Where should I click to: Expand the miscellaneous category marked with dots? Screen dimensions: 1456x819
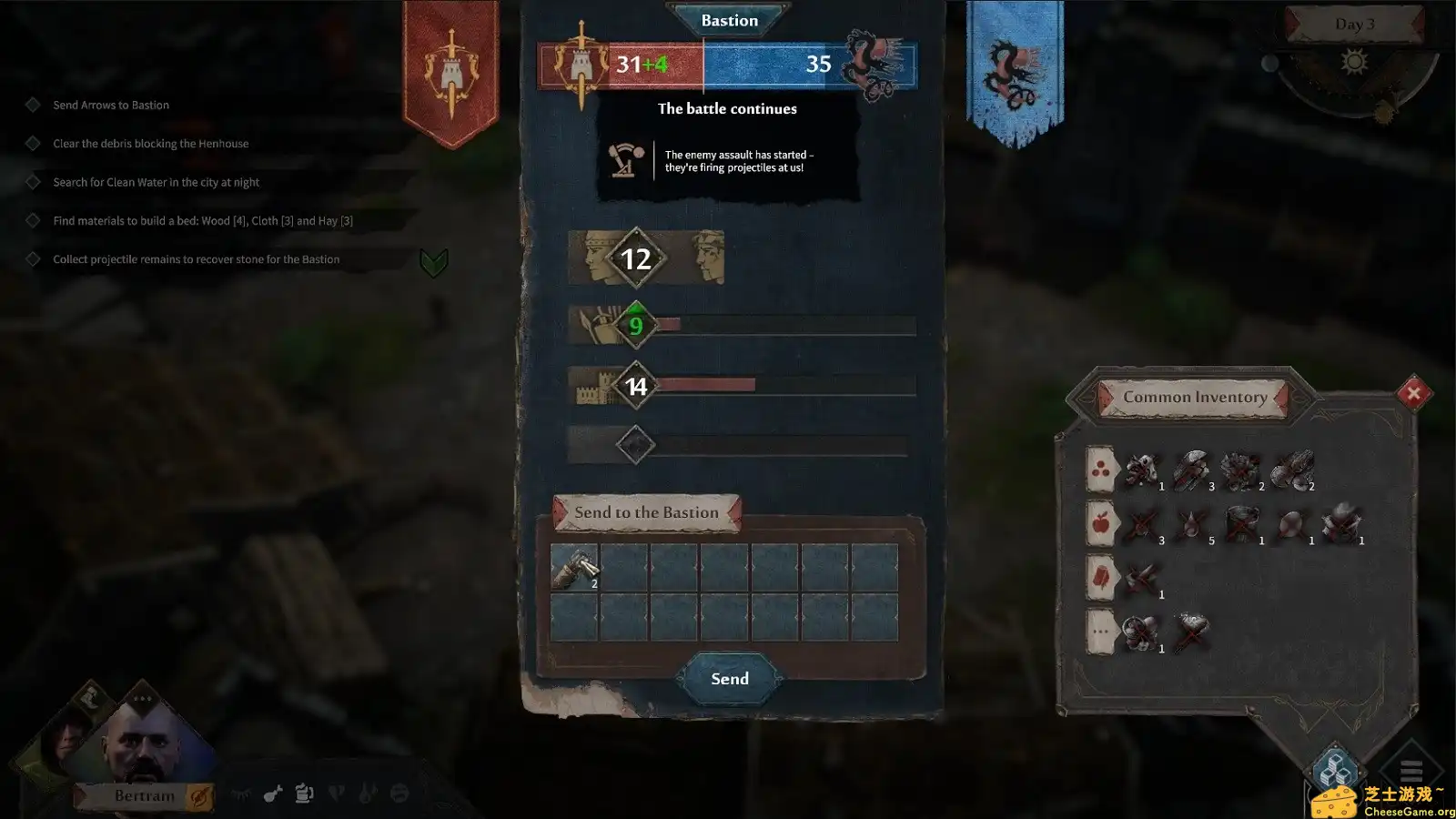[1099, 631]
